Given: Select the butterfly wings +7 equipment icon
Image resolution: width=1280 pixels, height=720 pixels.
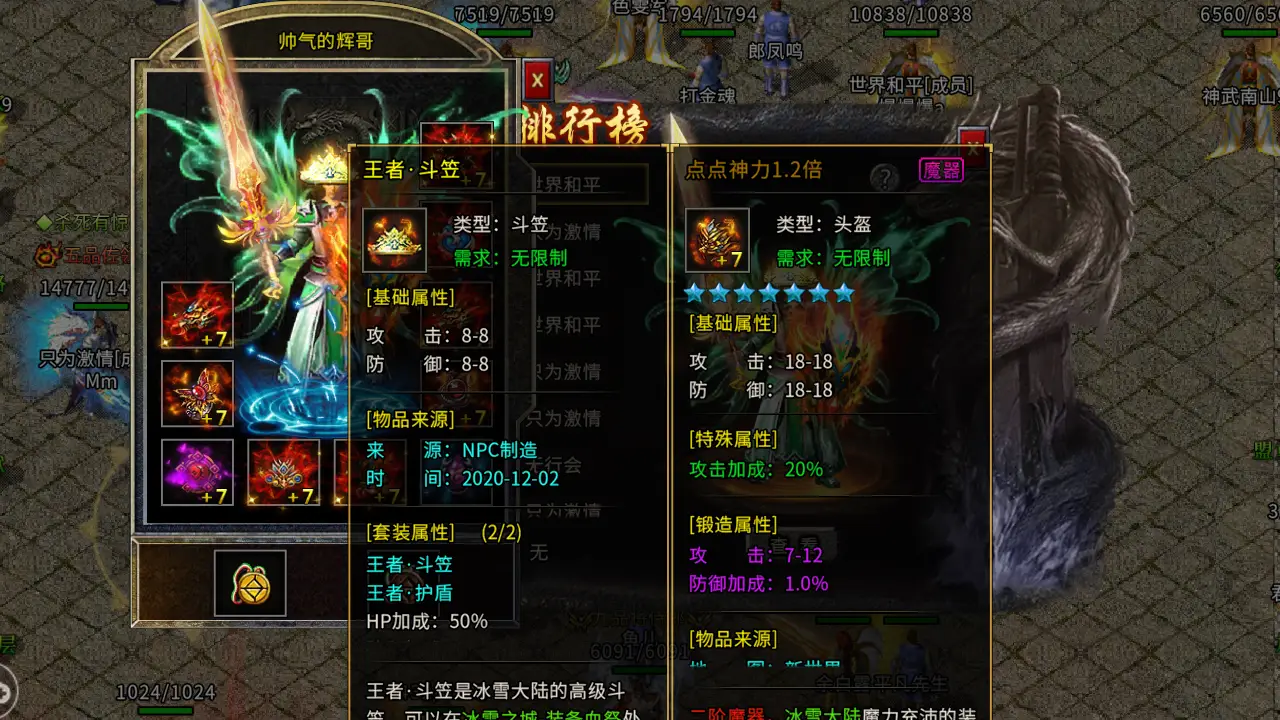Looking at the screenshot, I should (196, 393).
